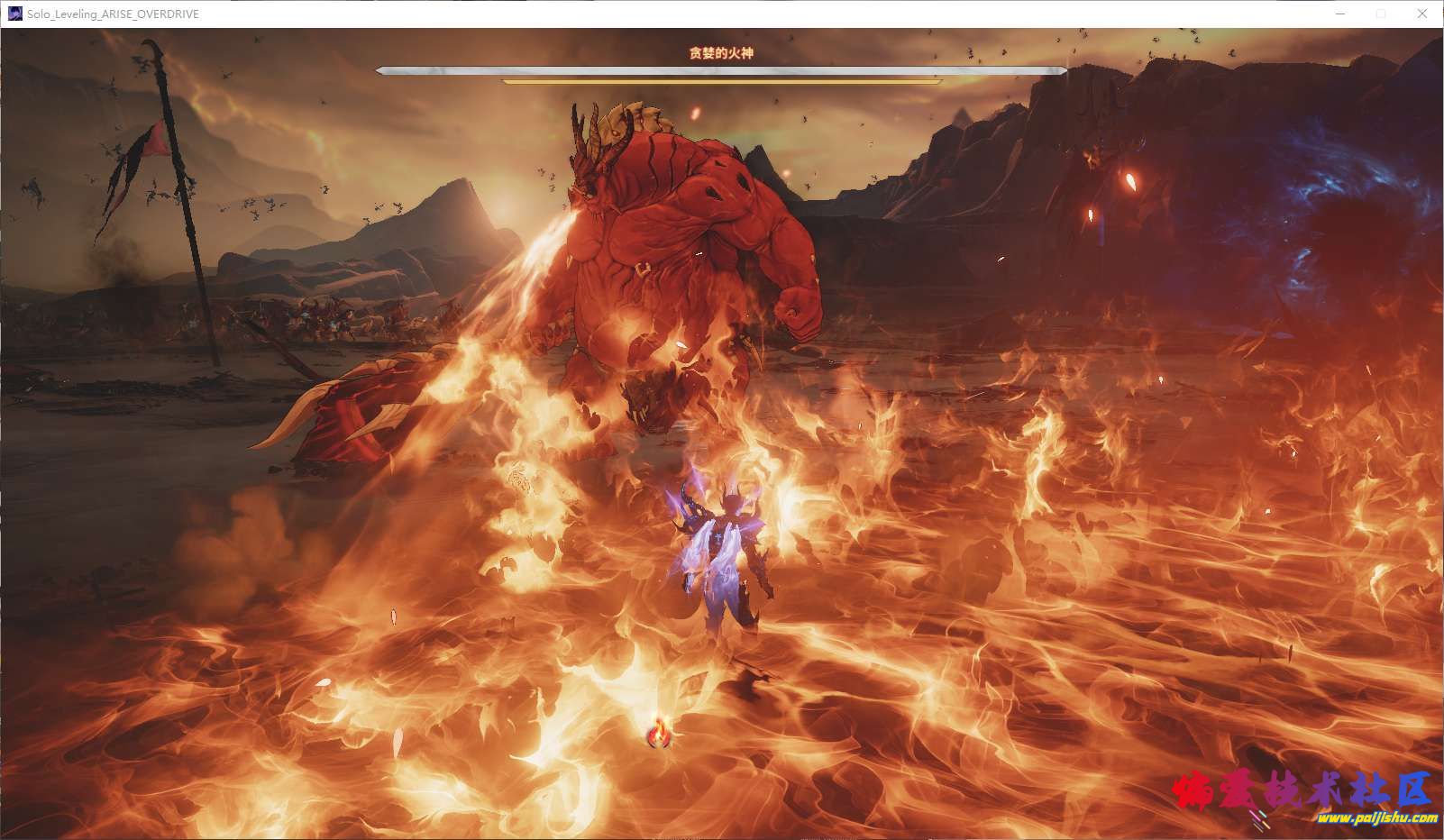The image size is (1444, 840).
Task: Close the Solo Leveling game window
Action: pos(1422,14)
